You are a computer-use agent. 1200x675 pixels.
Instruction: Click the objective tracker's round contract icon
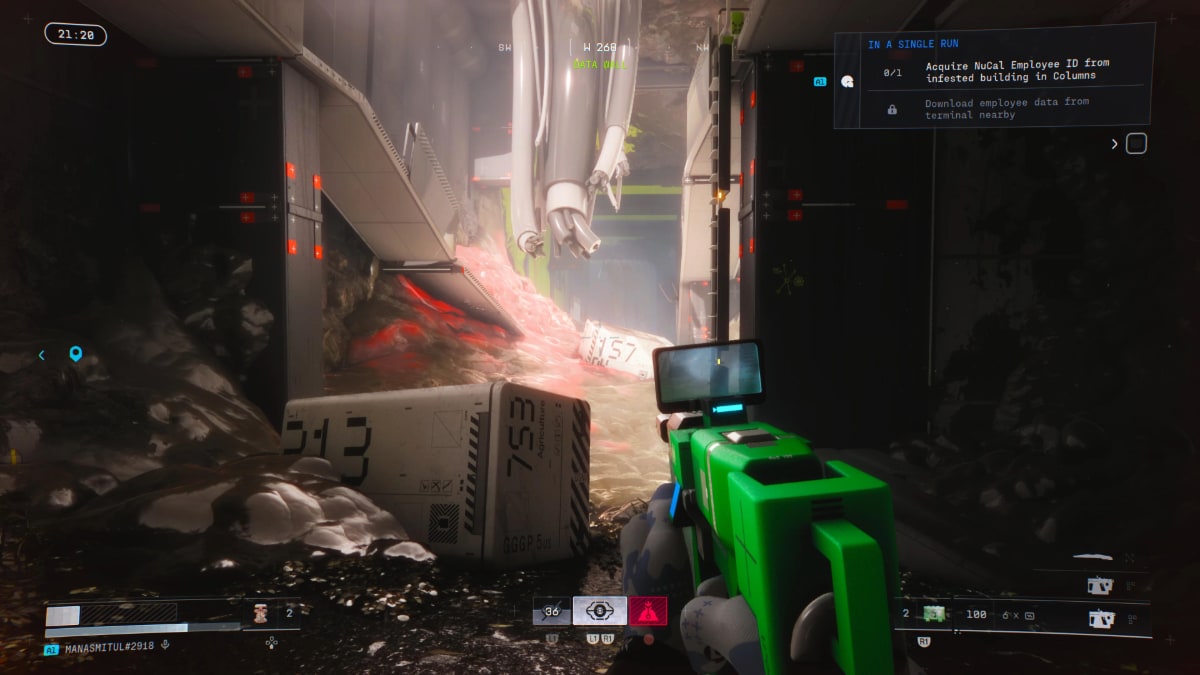click(x=847, y=81)
